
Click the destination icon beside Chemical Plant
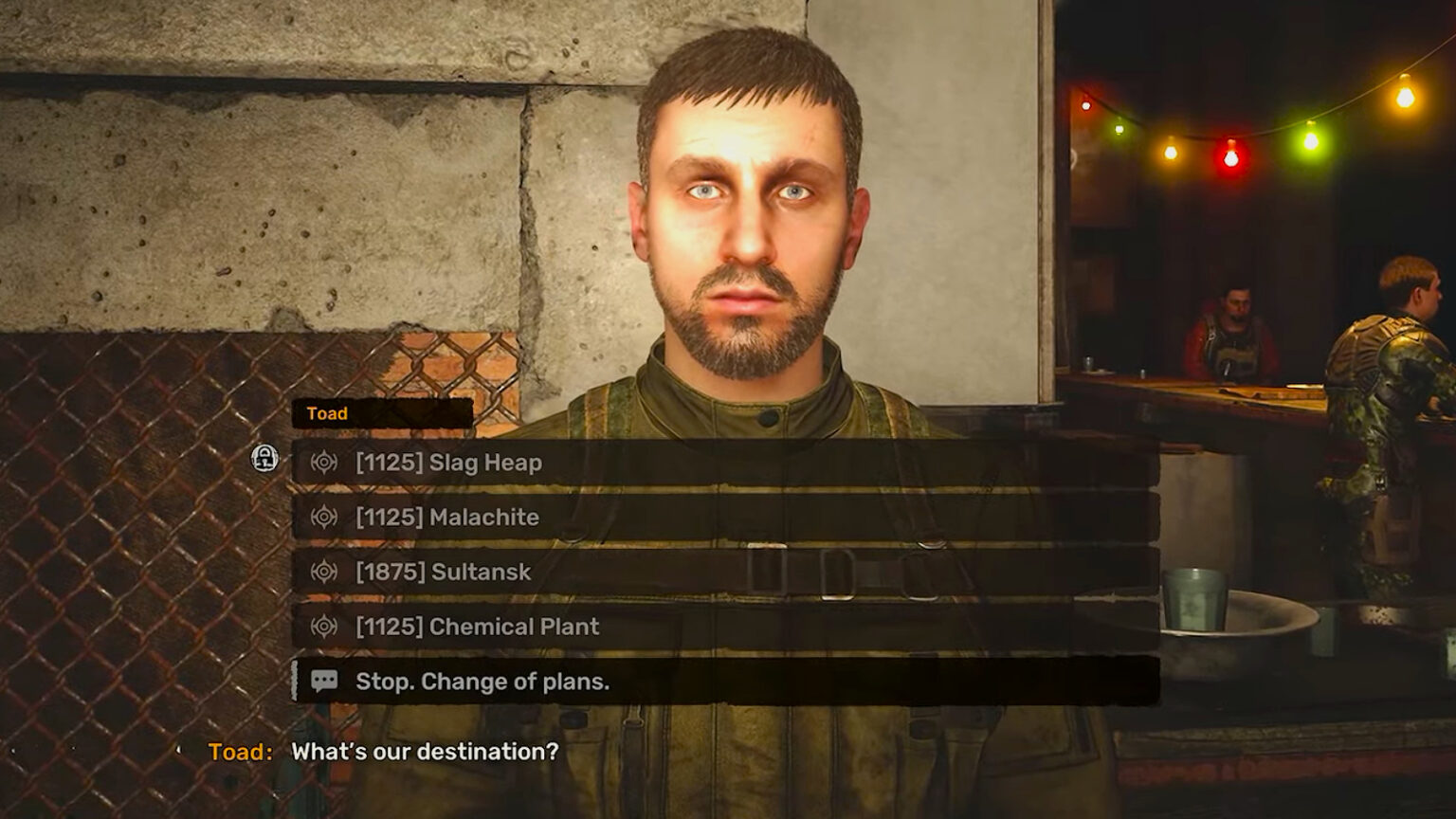point(323,627)
